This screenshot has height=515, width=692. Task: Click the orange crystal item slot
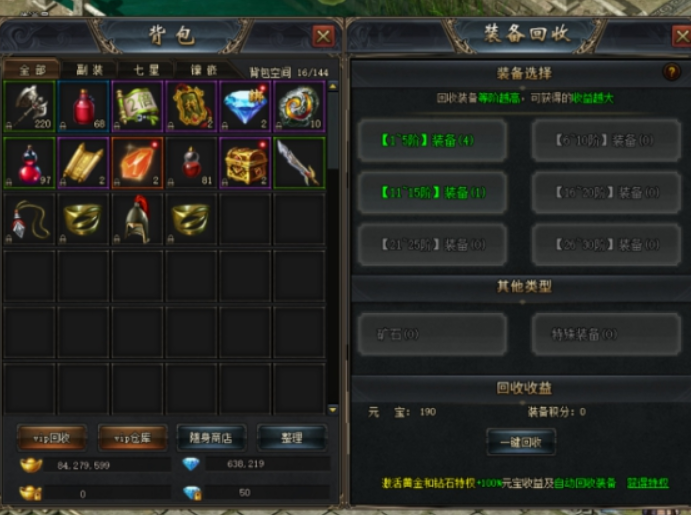click(137, 162)
